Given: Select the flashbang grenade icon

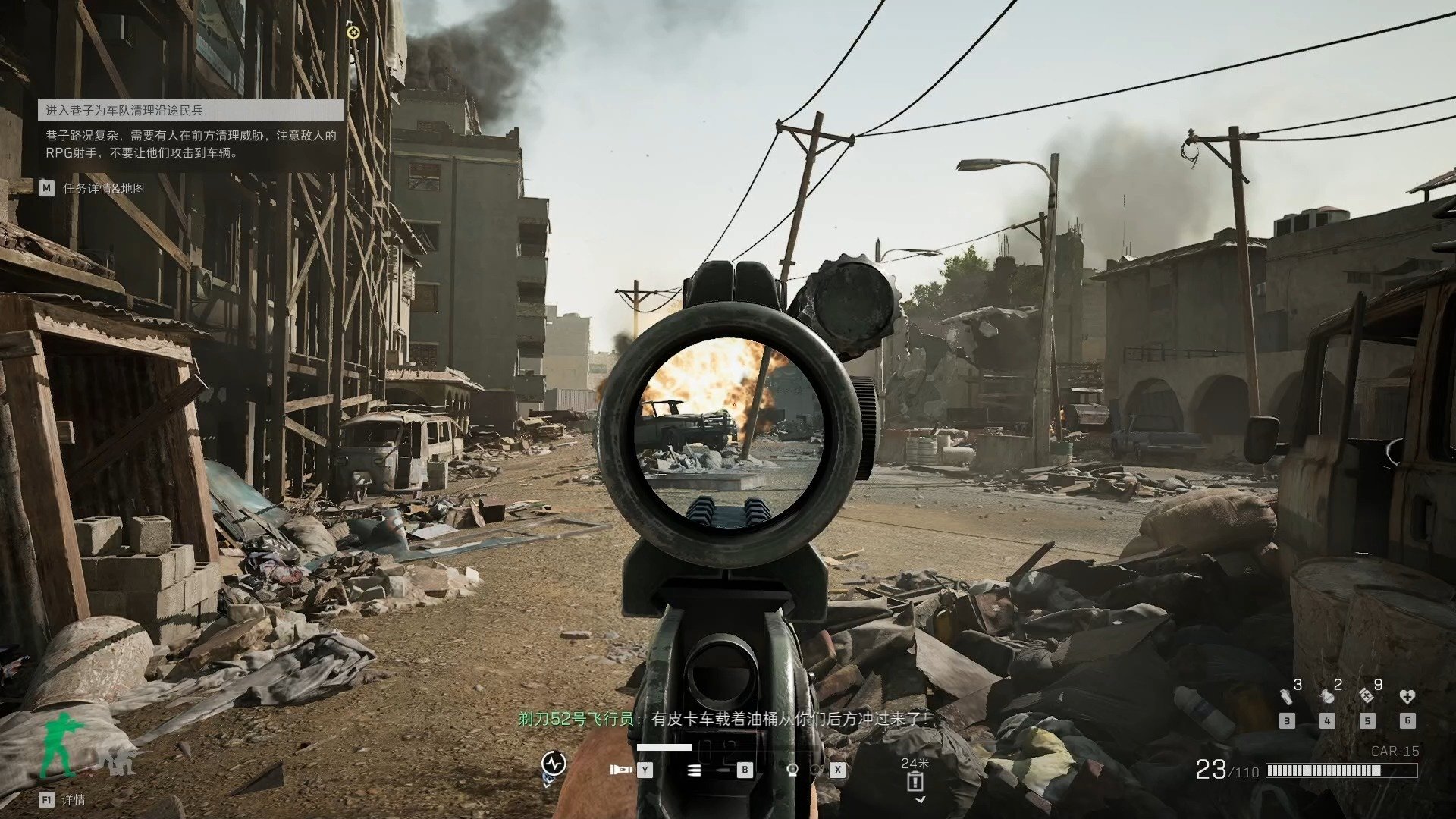Looking at the screenshot, I should [x=1286, y=696].
